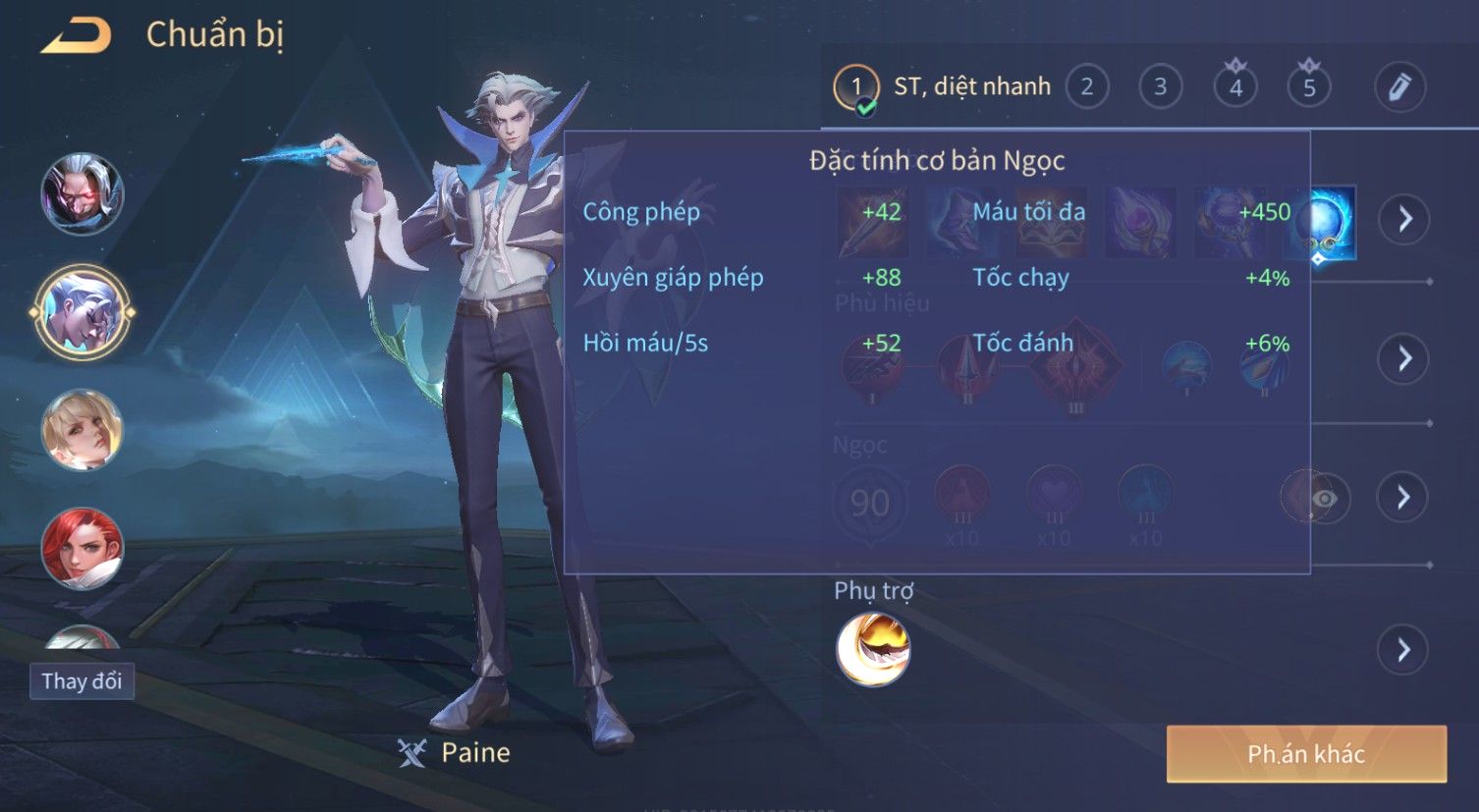1479x812 pixels.
Task: Switch to preset slot 2
Action: pos(1086,87)
